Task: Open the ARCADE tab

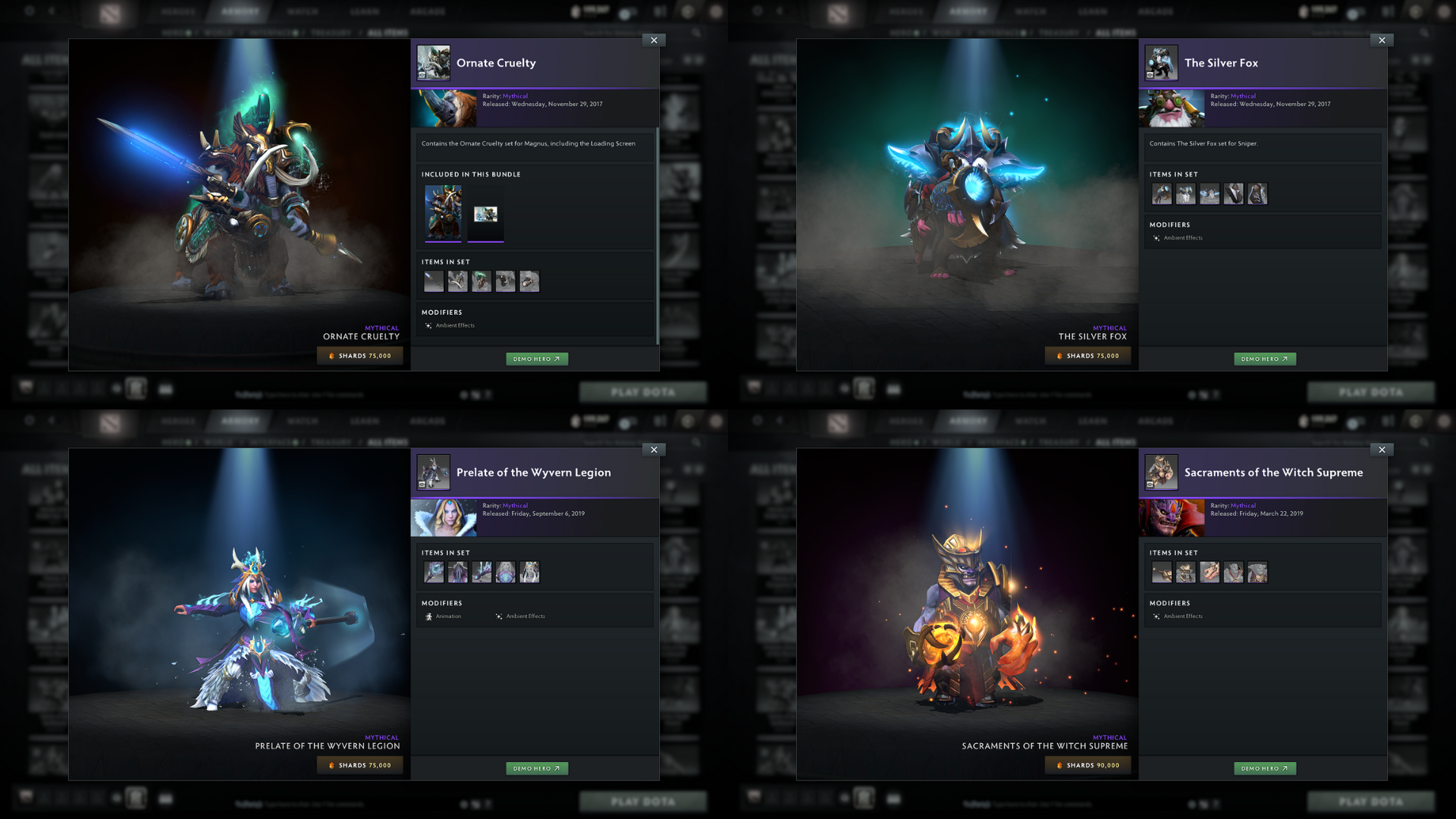Action: (x=428, y=11)
